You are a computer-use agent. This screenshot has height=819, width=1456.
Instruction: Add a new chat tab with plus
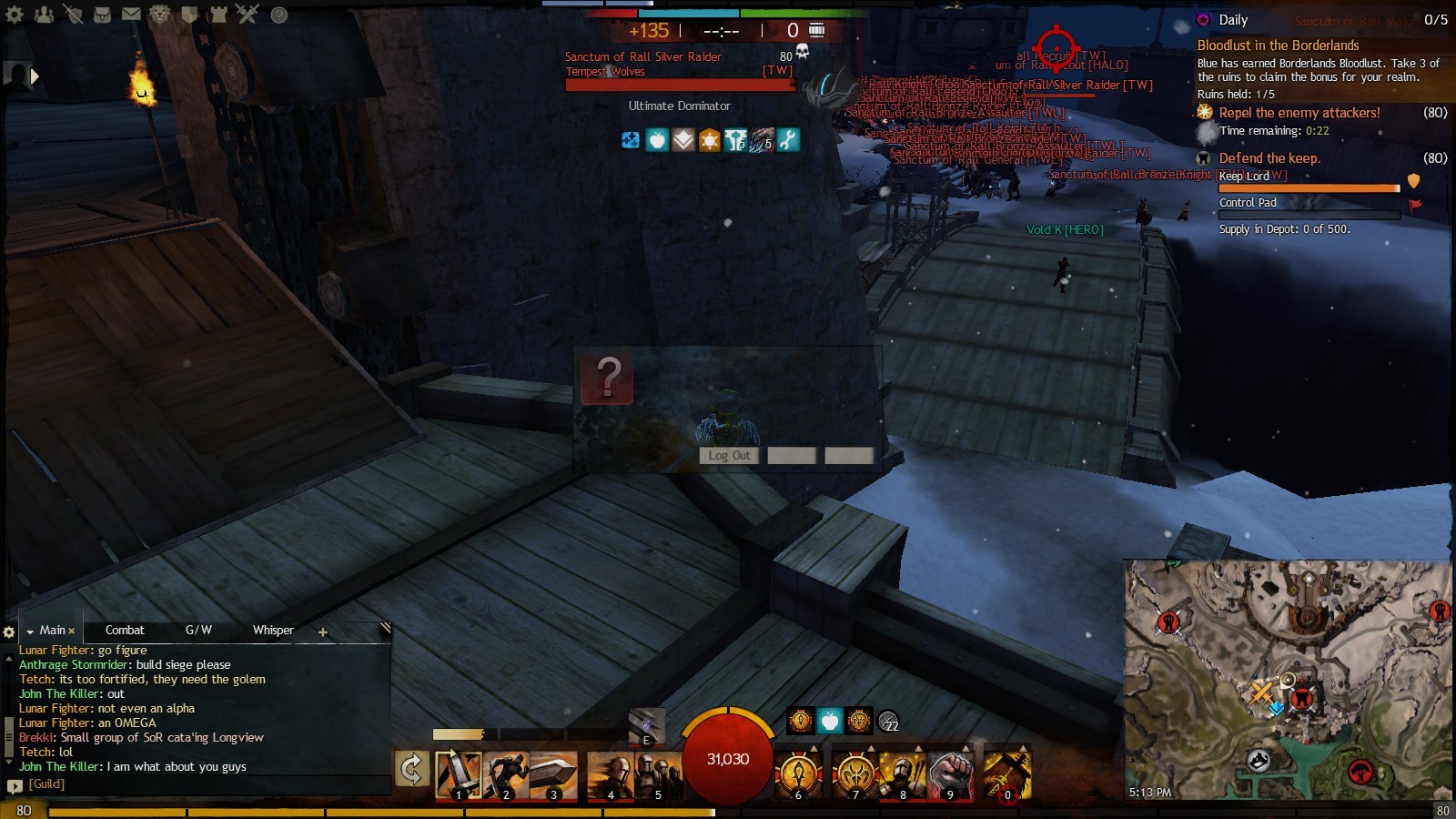322,632
